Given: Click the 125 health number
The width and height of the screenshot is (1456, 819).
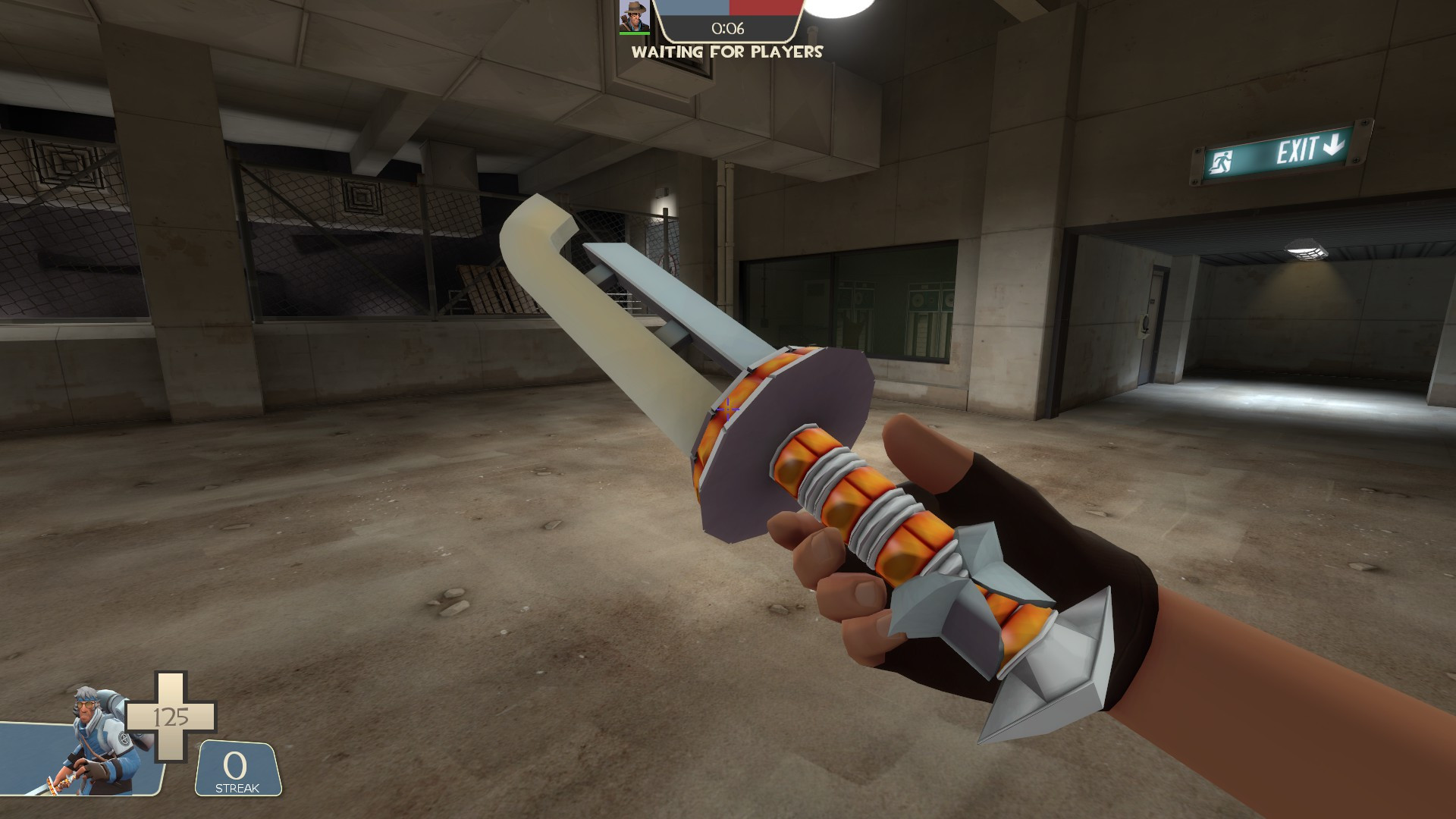Looking at the screenshot, I should [171, 717].
